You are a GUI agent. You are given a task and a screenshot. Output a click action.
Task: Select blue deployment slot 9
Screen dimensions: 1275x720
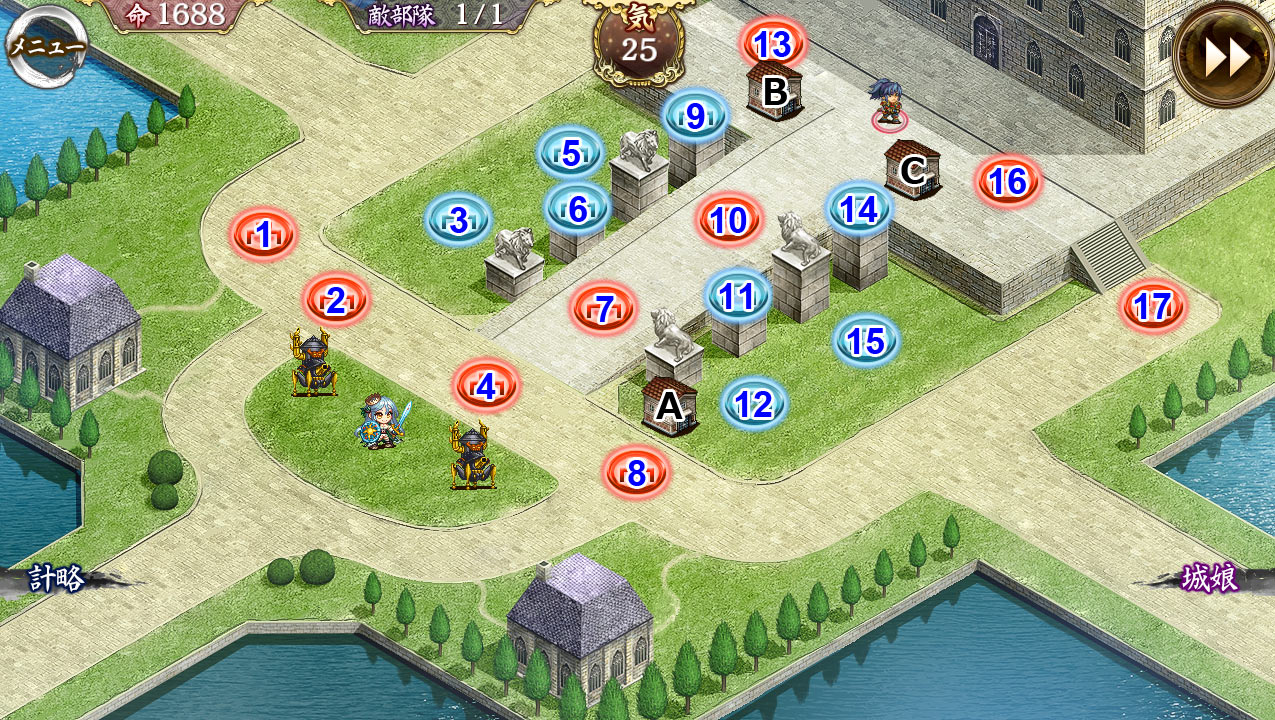point(695,116)
